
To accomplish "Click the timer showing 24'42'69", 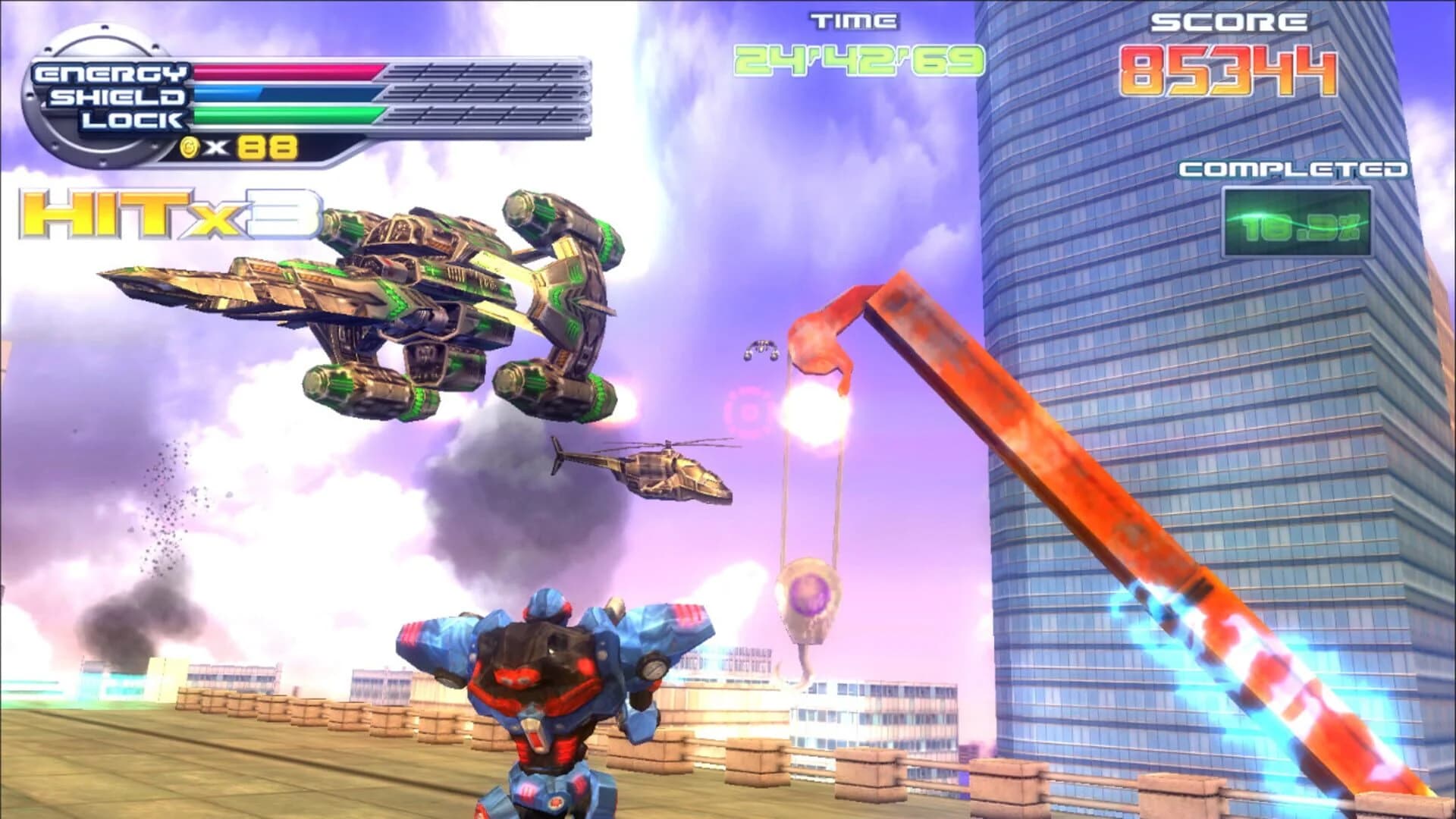I will (x=857, y=62).
